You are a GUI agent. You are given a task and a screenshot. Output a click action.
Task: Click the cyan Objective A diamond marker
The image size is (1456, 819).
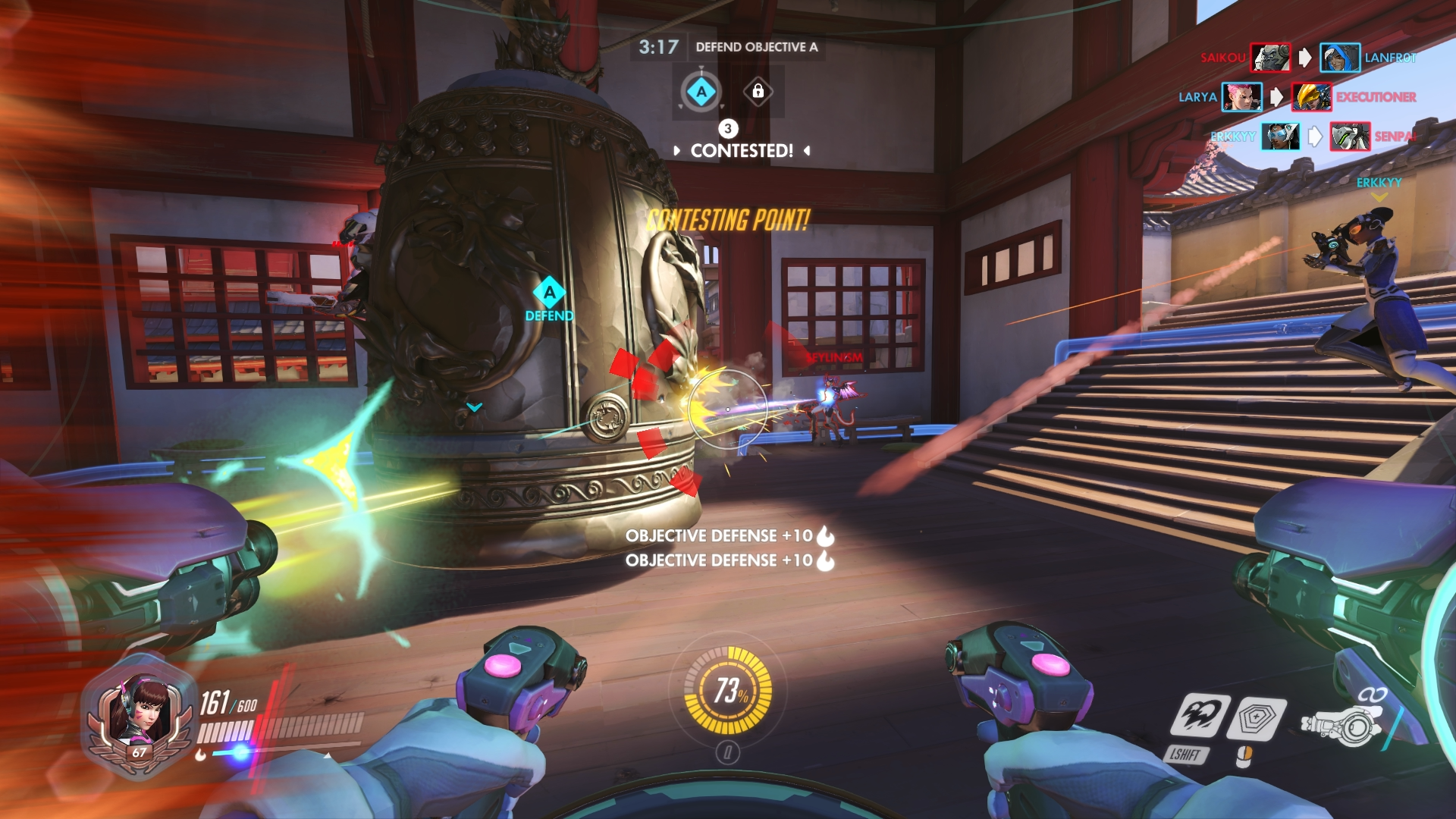(701, 90)
